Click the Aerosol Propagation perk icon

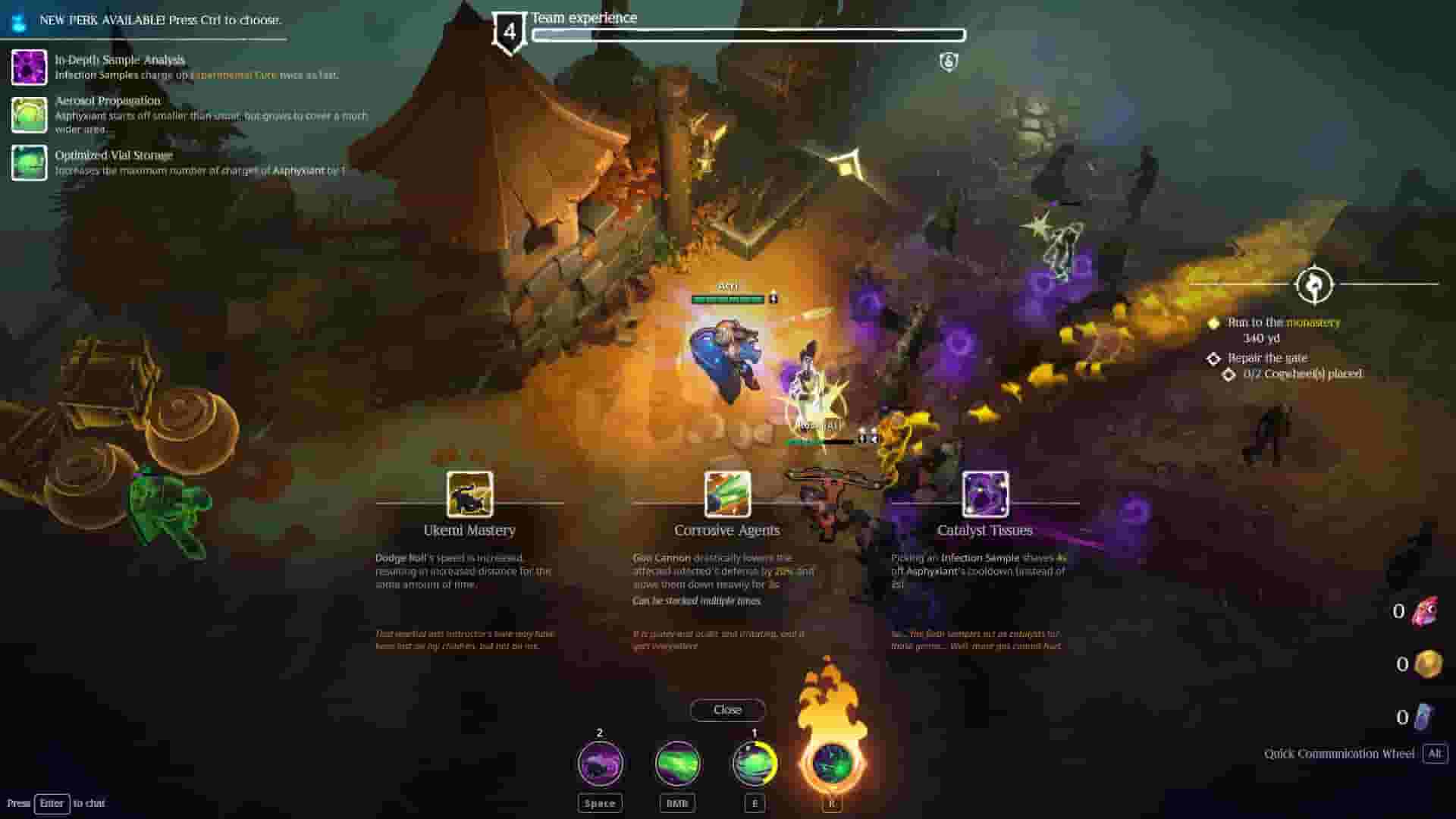click(30, 115)
